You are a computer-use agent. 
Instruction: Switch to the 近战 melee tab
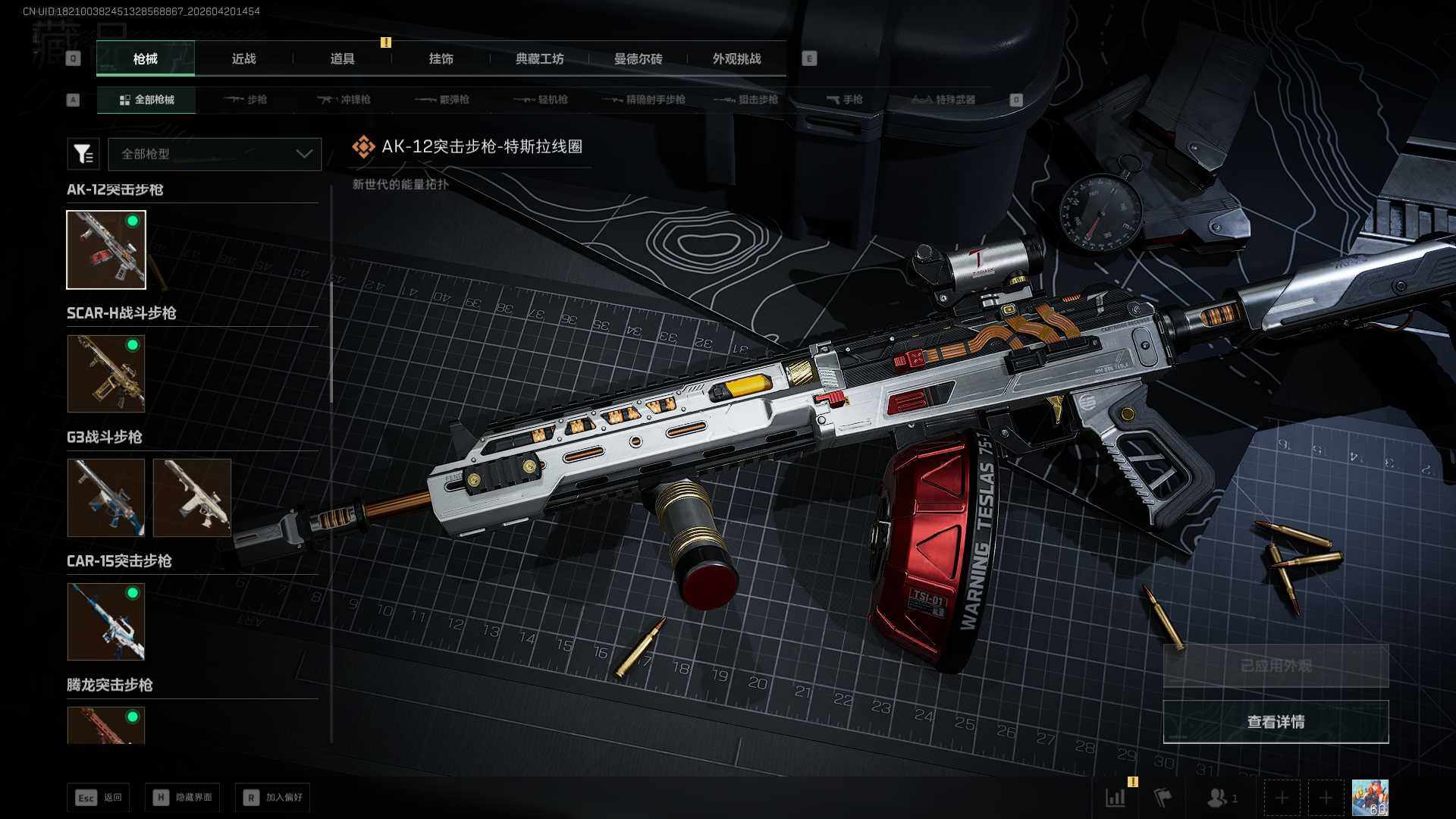[243, 58]
